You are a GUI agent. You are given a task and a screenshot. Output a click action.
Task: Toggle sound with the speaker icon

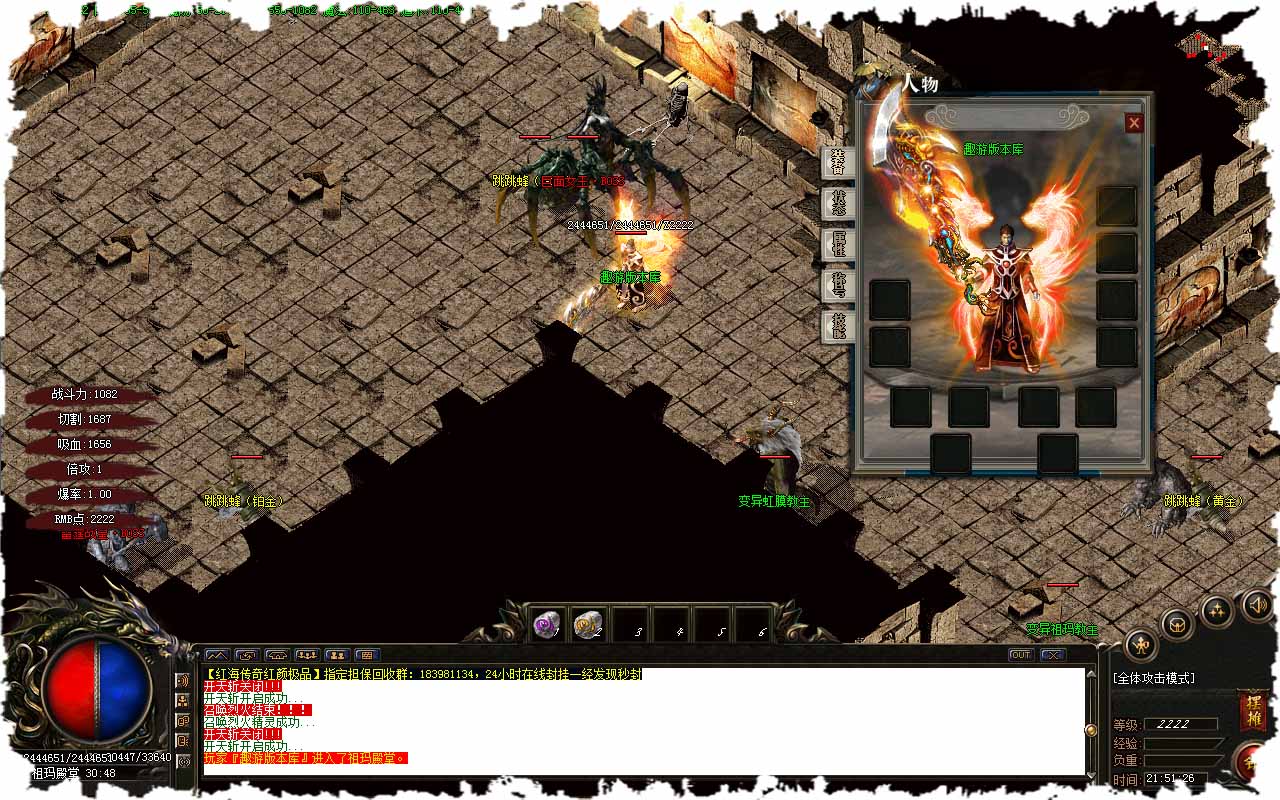(x=1256, y=604)
